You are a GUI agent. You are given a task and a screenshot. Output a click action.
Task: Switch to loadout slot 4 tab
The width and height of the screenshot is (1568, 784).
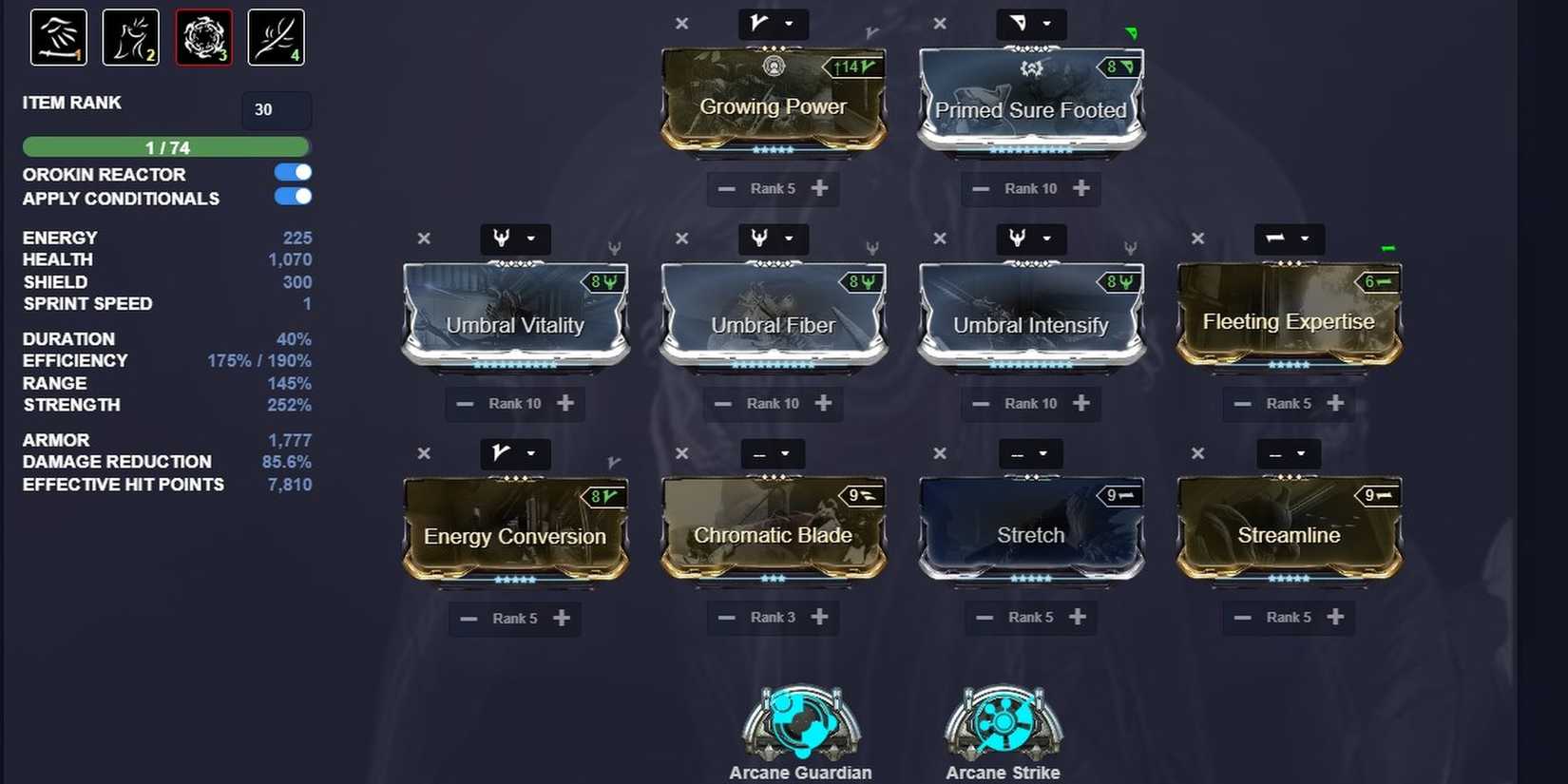pyautogui.click(x=276, y=37)
